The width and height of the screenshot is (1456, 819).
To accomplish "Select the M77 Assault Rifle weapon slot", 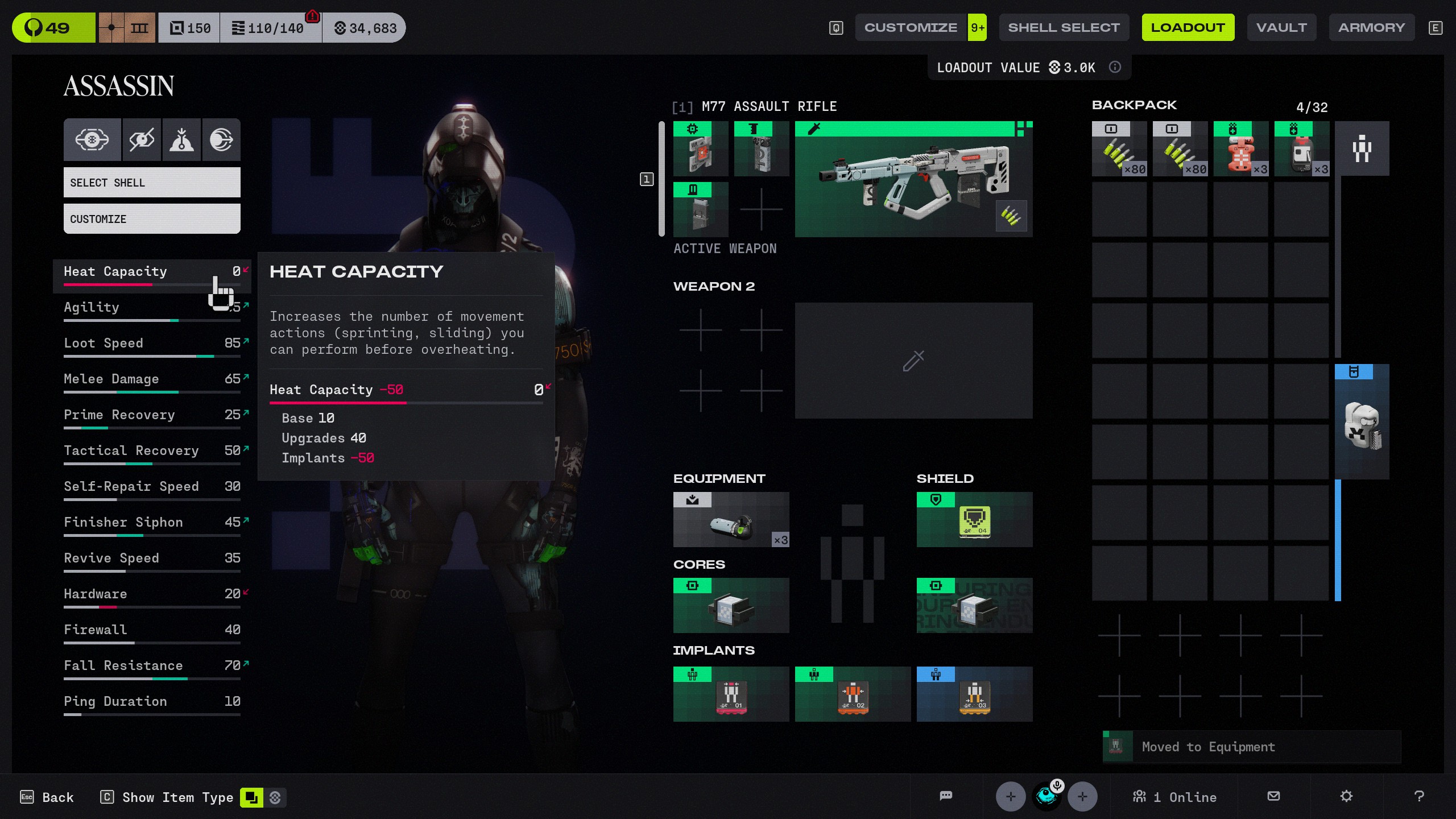I will [x=913, y=179].
